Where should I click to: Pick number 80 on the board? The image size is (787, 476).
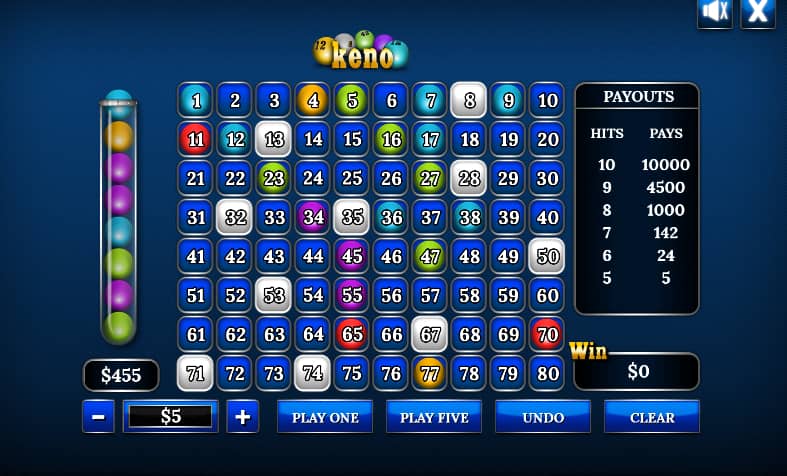click(x=547, y=373)
